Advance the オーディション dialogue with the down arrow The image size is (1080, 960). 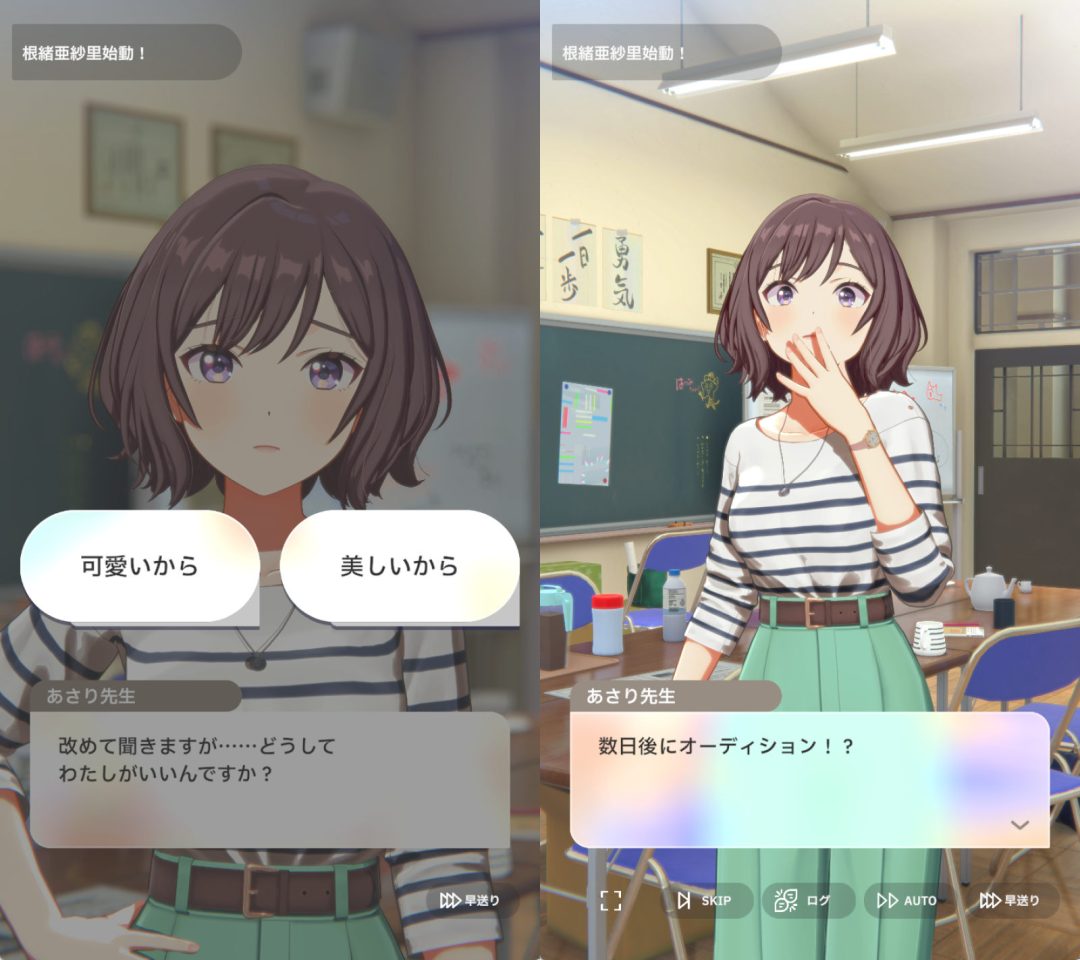point(1020,825)
